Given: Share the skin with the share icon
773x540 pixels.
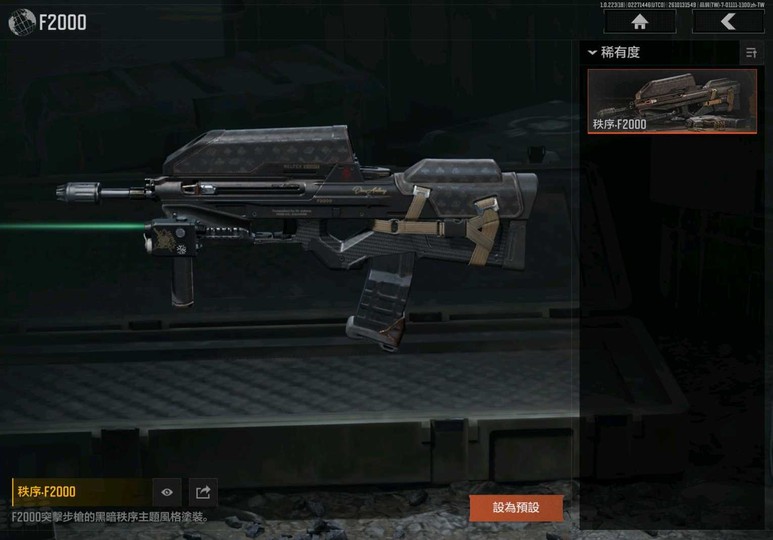Looking at the screenshot, I should 203,492.
